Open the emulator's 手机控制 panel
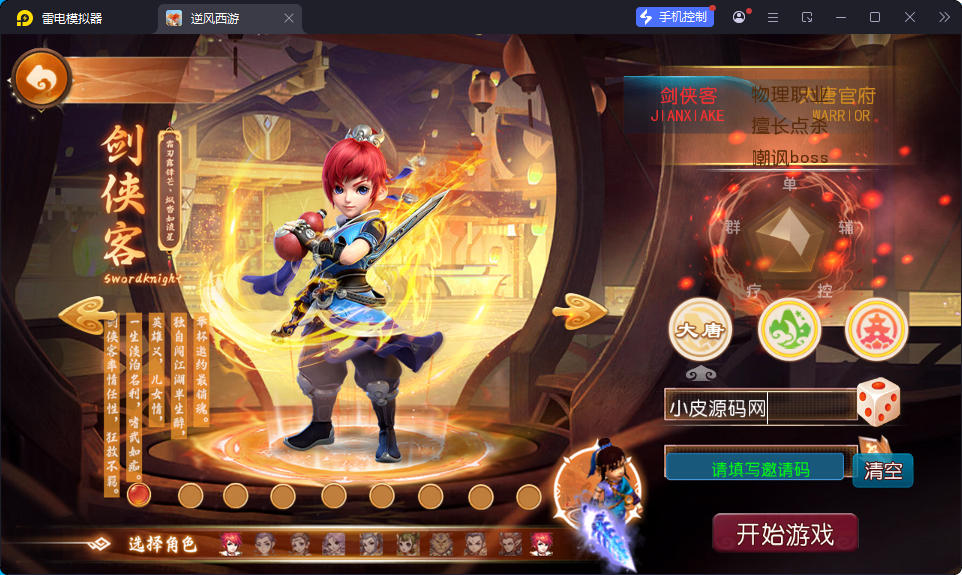 click(675, 17)
